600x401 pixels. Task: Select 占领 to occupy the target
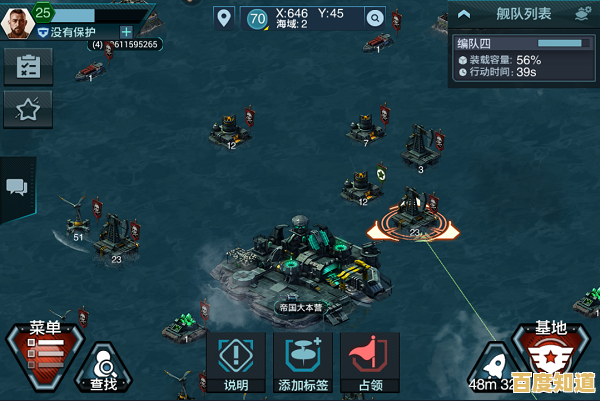tap(370, 362)
